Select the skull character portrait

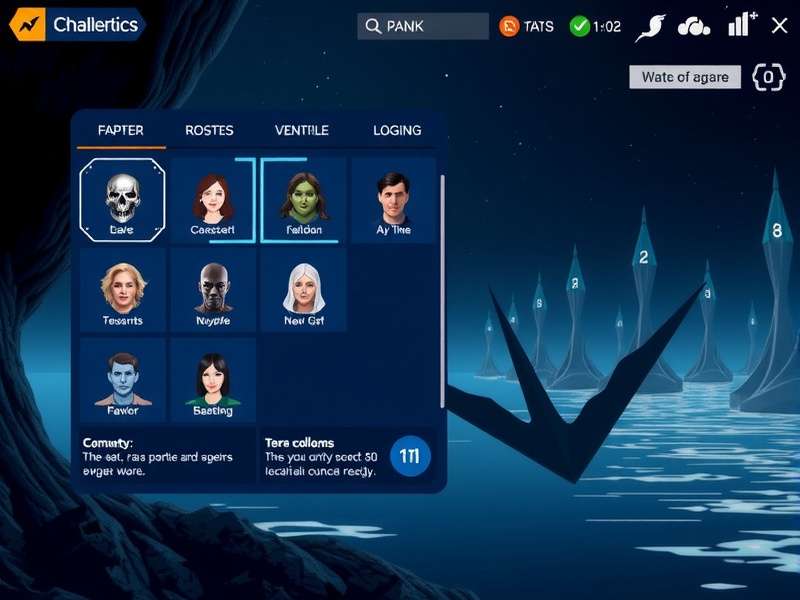click(121, 200)
